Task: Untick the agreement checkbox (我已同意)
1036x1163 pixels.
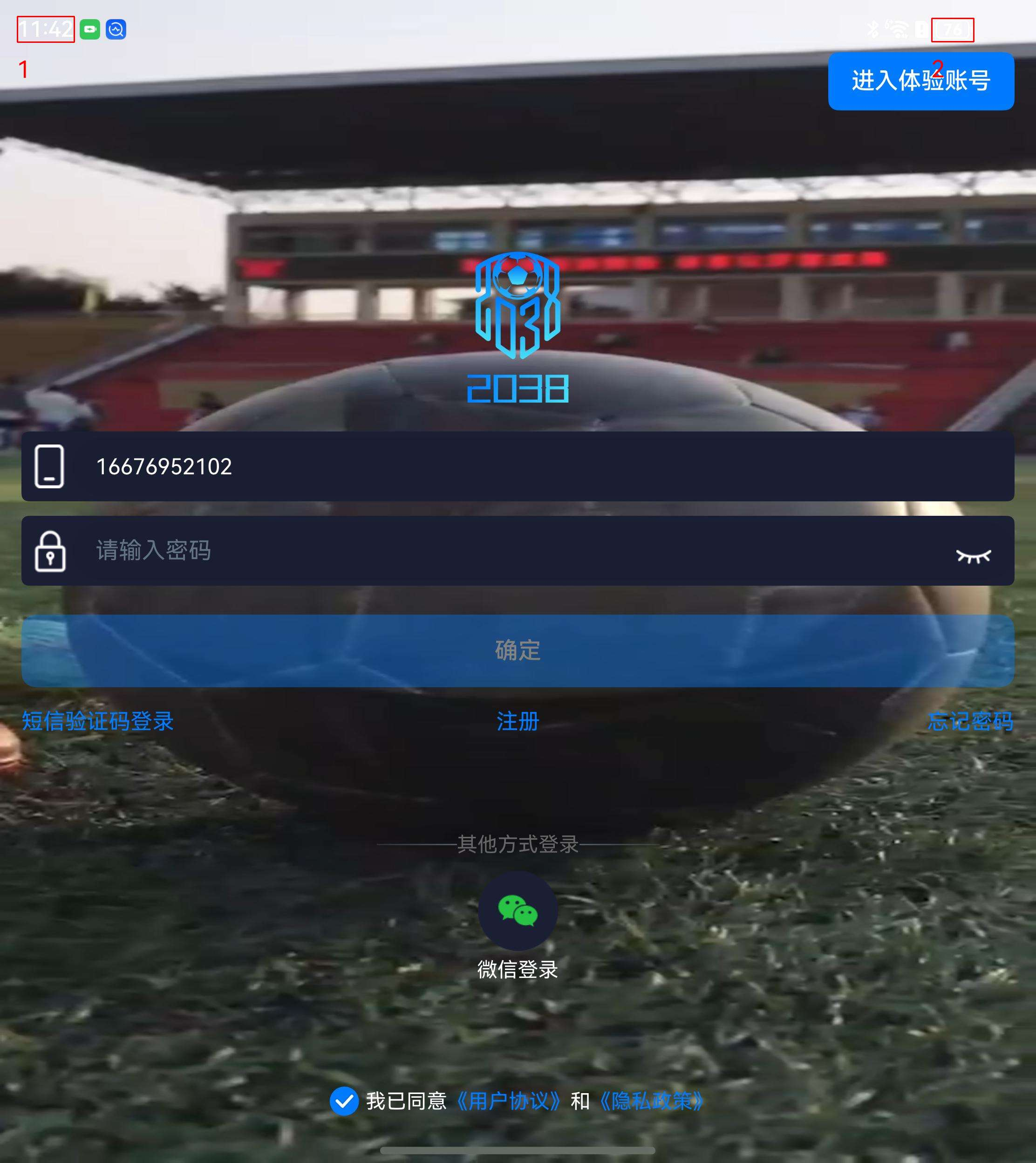Action: 344,1101
